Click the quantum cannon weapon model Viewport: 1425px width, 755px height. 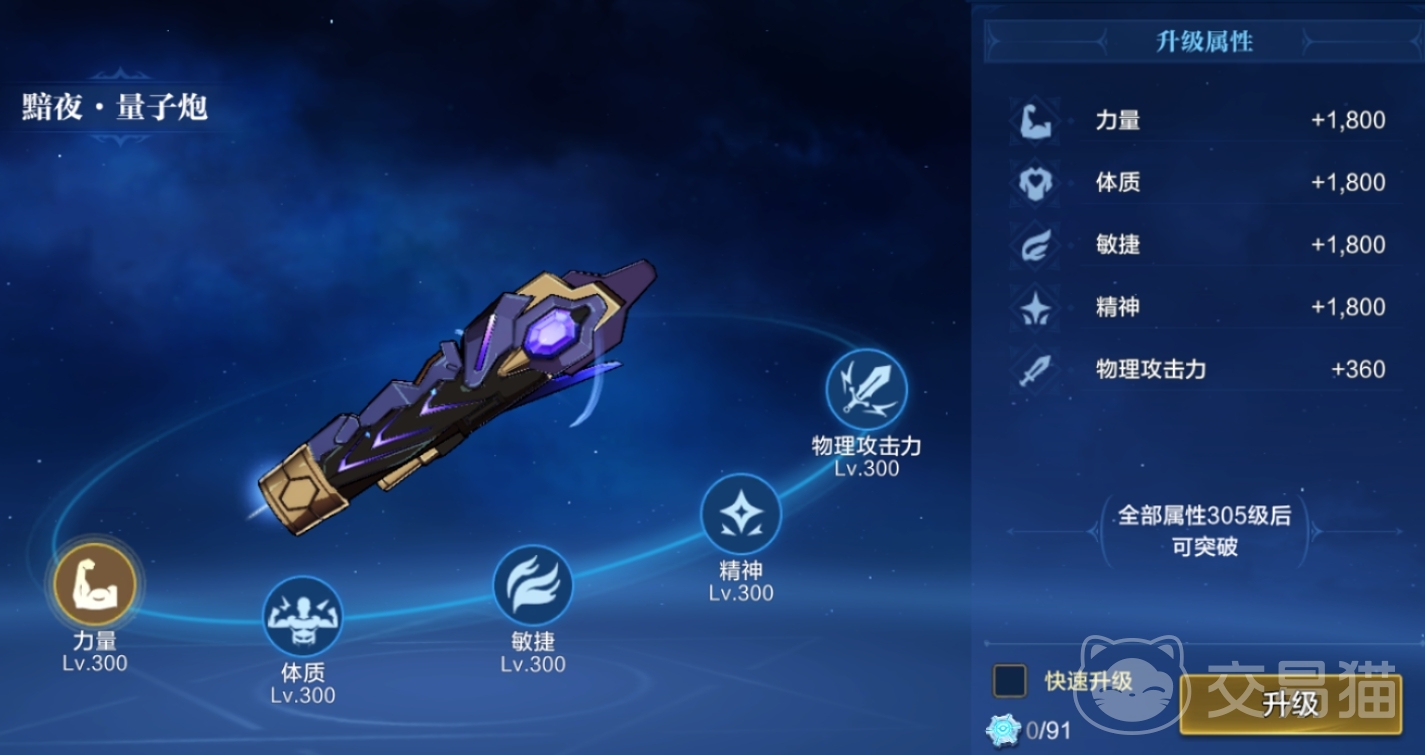[470, 400]
